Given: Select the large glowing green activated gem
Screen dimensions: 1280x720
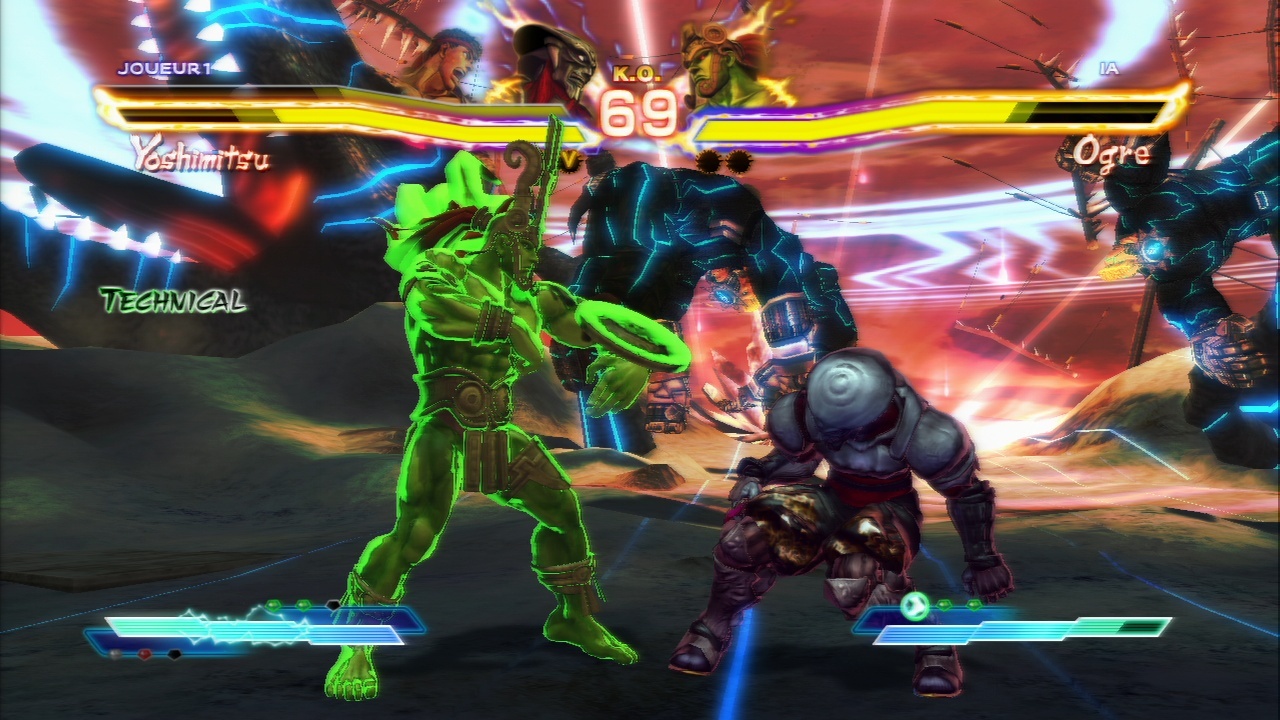Looking at the screenshot, I should [914, 604].
